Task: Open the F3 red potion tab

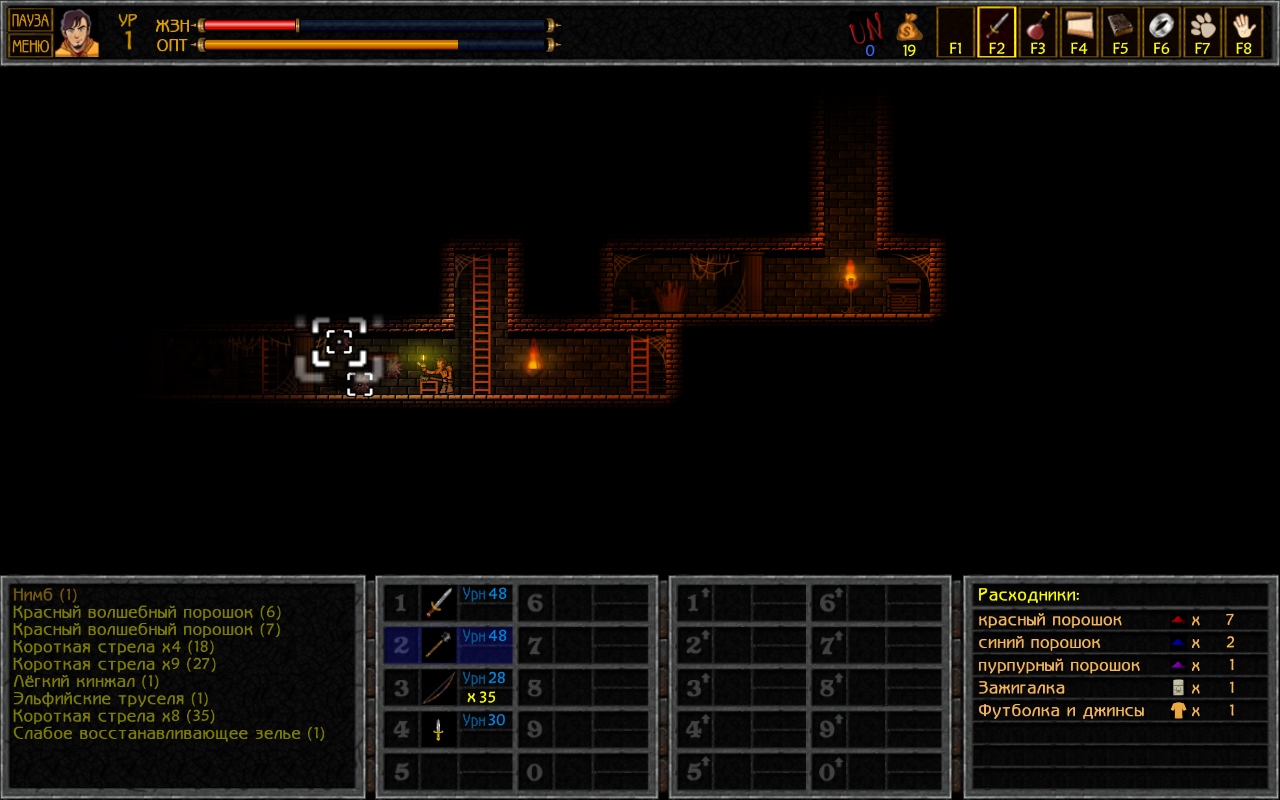Action: [x=1037, y=32]
